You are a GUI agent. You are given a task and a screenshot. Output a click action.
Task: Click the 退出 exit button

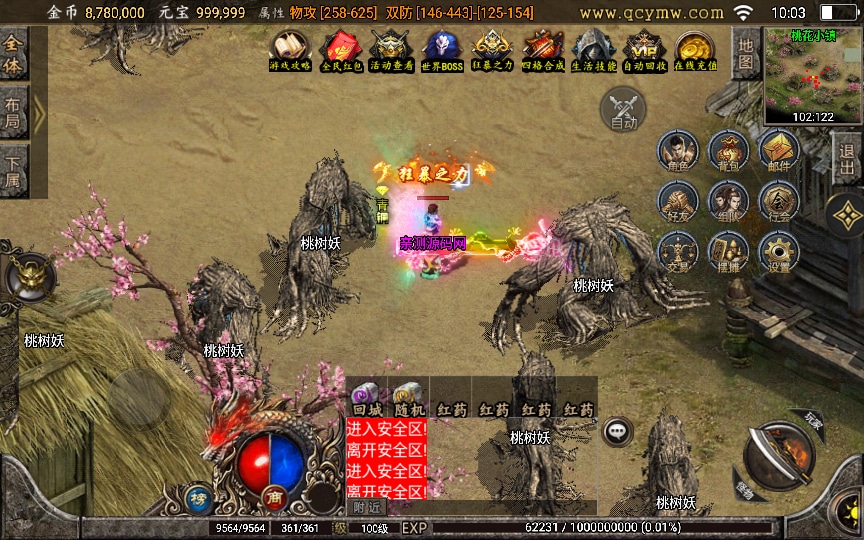click(847, 158)
